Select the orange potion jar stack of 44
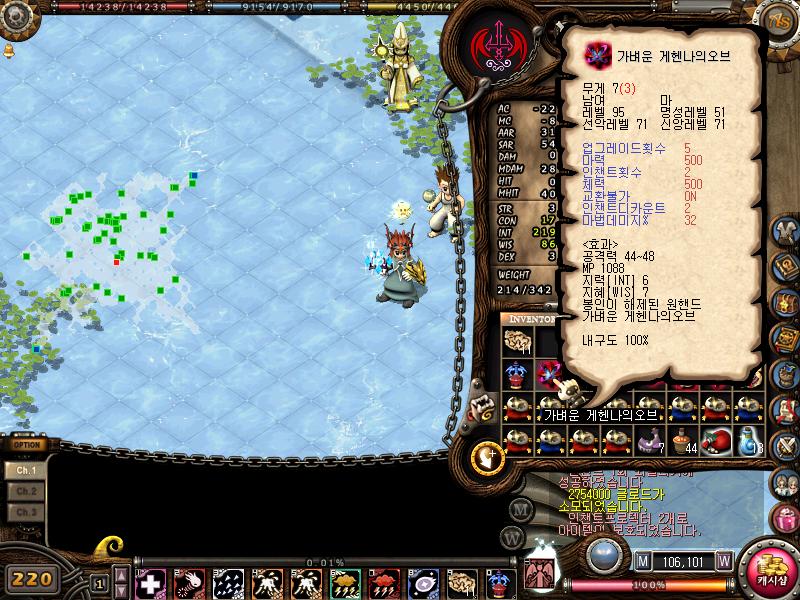Image resolution: width=800 pixels, height=600 pixels. (x=681, y=441)
